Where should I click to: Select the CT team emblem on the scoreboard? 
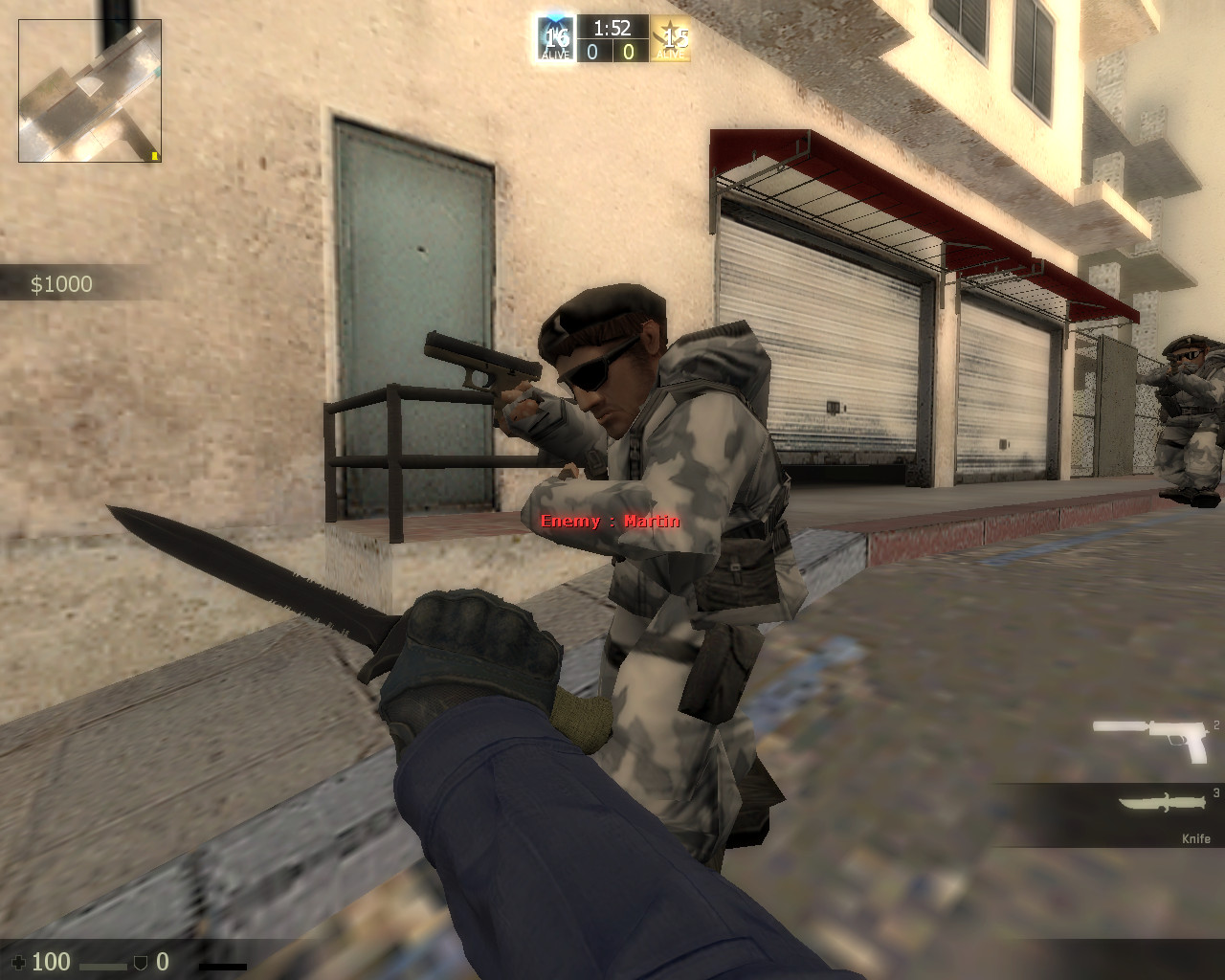click(x=554, y=39)
